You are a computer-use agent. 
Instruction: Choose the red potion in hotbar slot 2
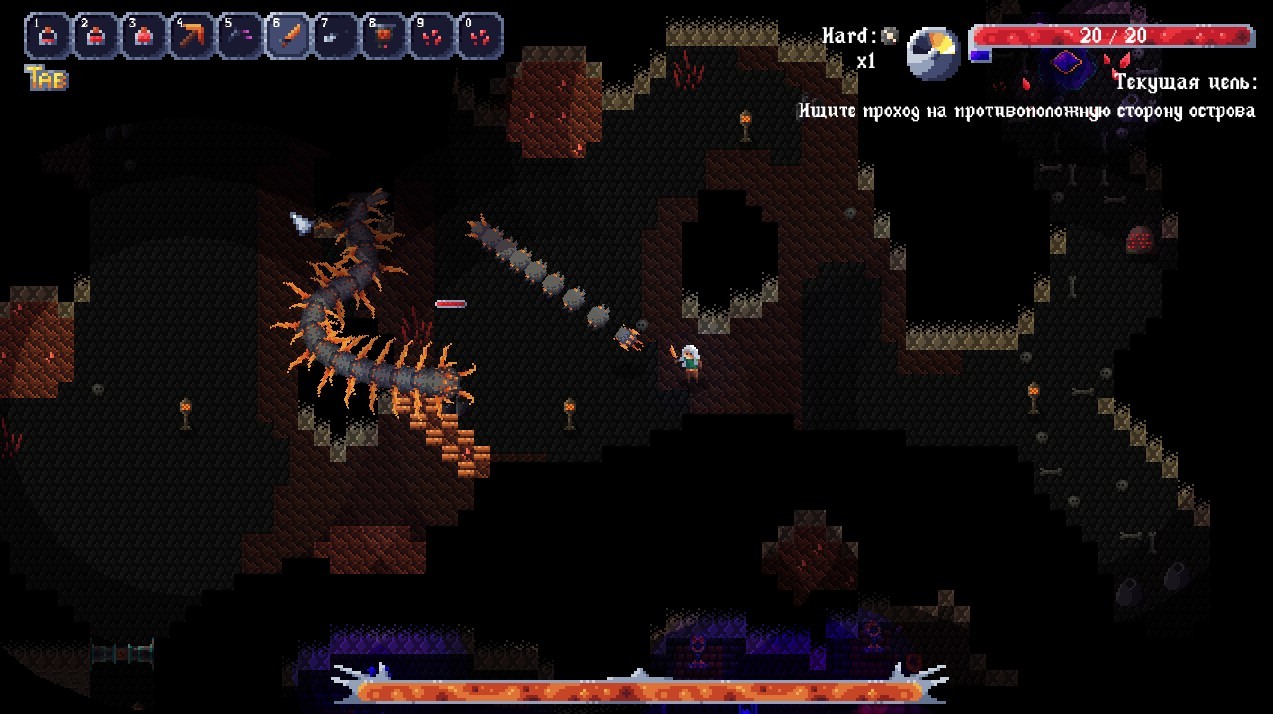click(x=95, y=37)
